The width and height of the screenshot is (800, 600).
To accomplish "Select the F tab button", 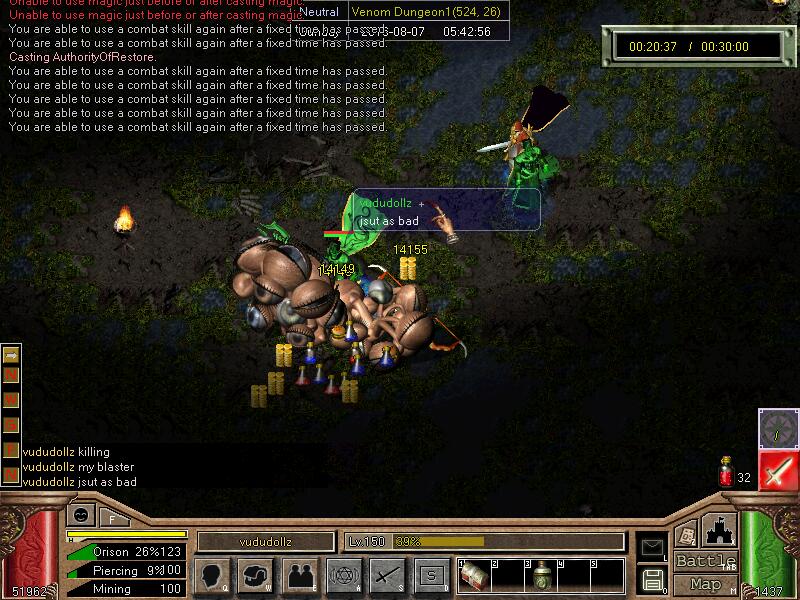I will [x=112, y=517].
